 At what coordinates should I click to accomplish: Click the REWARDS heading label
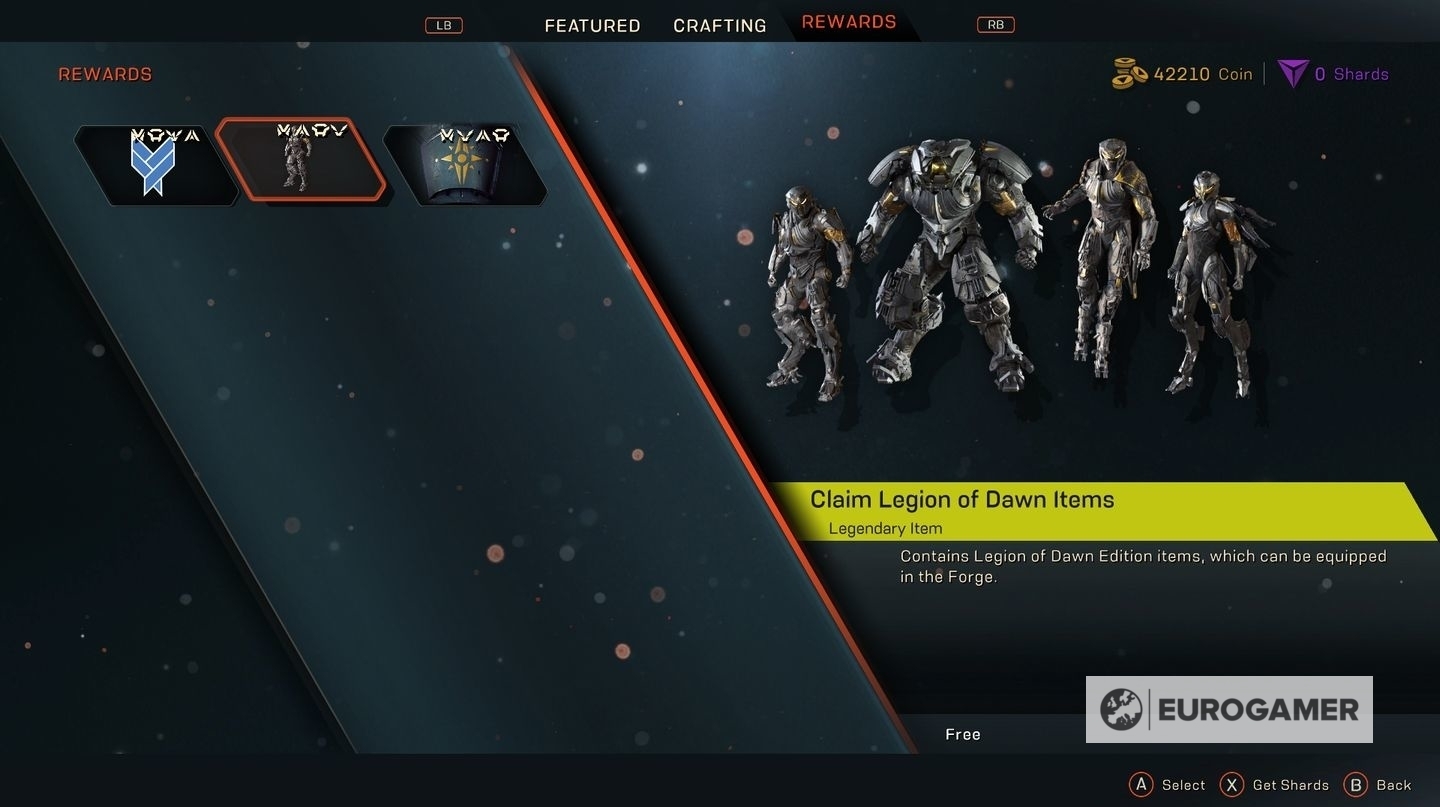pos(104,73)
